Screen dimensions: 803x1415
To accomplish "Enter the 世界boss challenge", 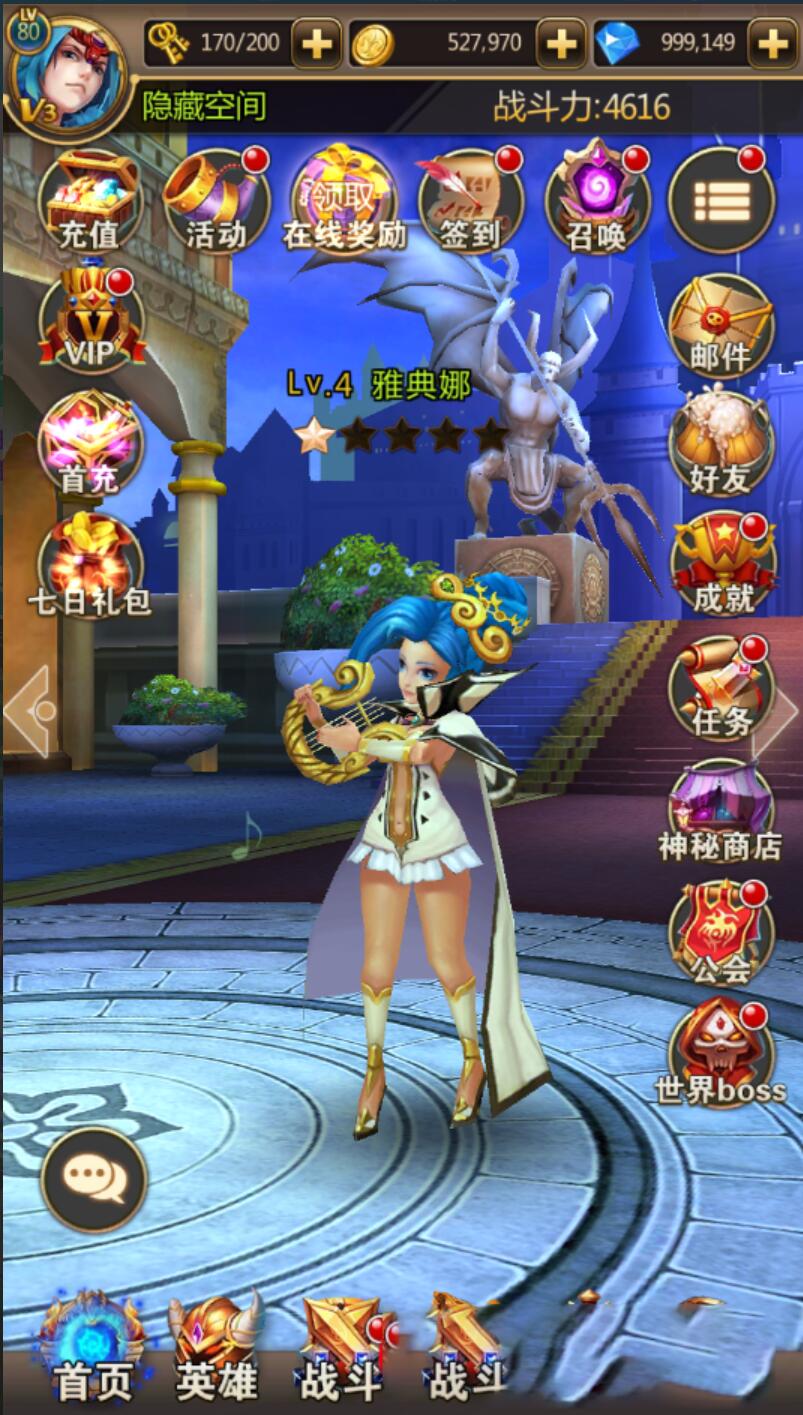I will coord(721,1055).
